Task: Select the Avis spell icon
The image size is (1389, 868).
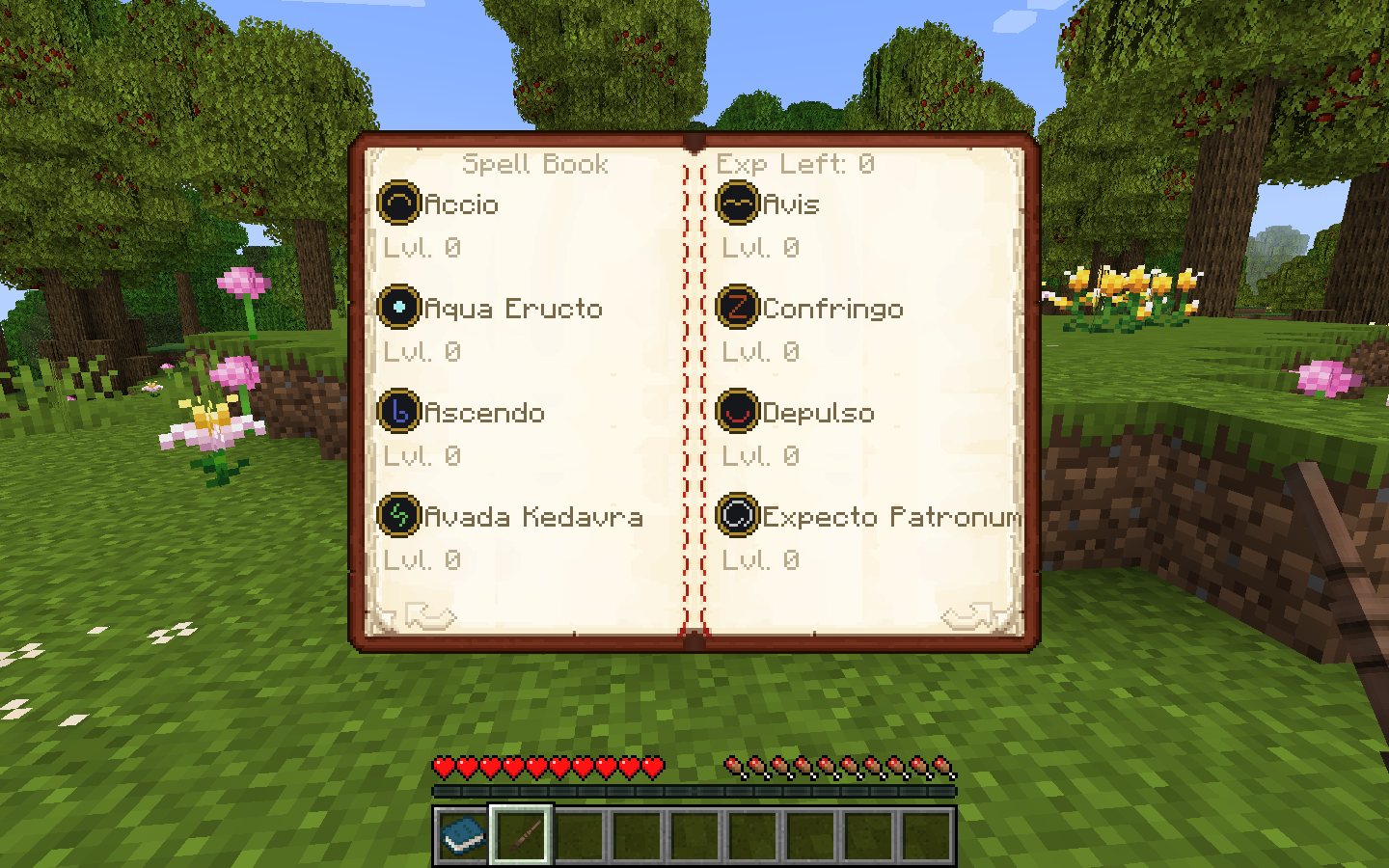Action: click(738, 204)
